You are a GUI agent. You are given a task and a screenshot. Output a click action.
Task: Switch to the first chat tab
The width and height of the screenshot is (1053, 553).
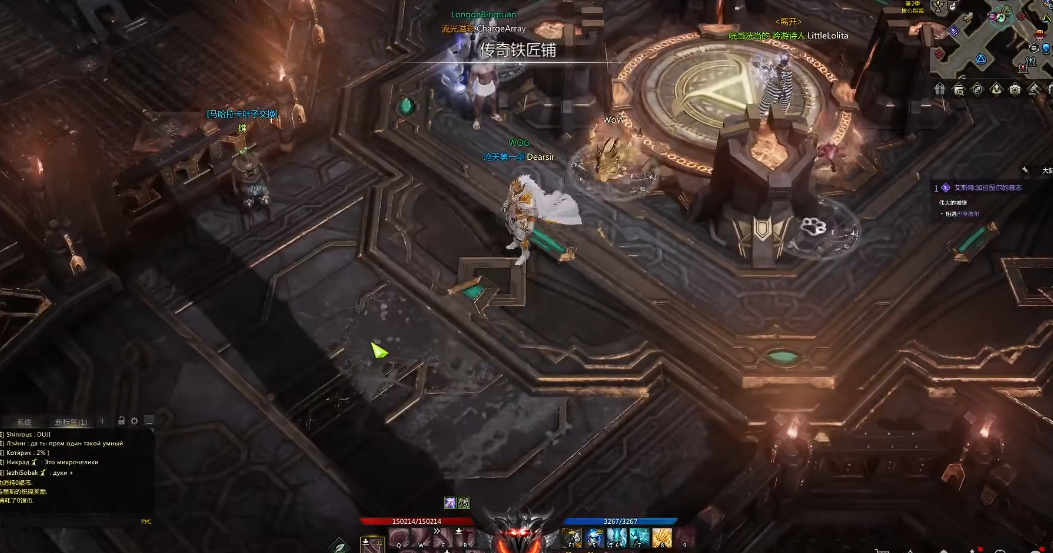pos(24,421)
